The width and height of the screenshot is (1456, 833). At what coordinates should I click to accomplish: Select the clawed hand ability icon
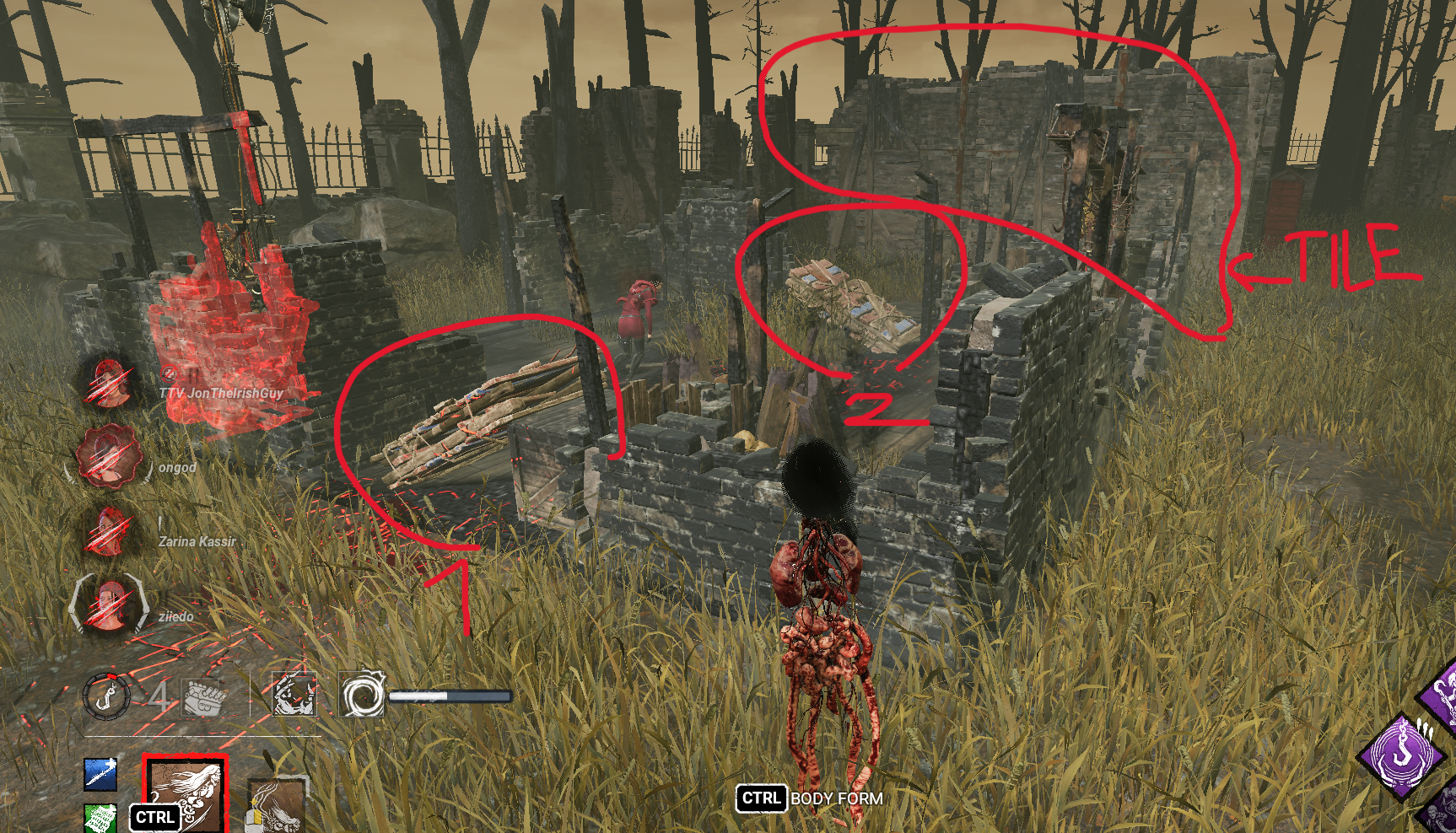click(294, 696)
